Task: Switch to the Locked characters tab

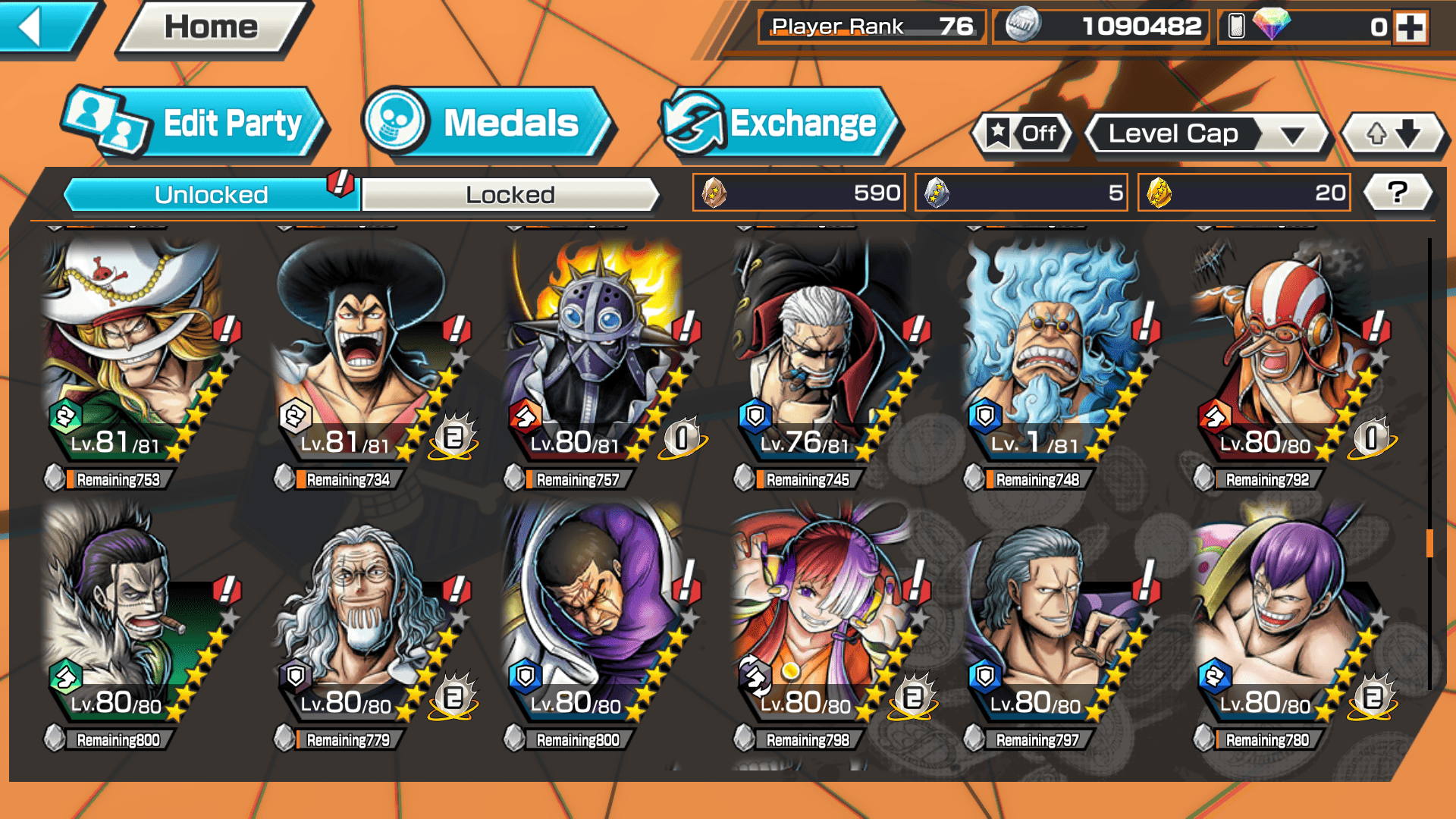Action: 510,195
